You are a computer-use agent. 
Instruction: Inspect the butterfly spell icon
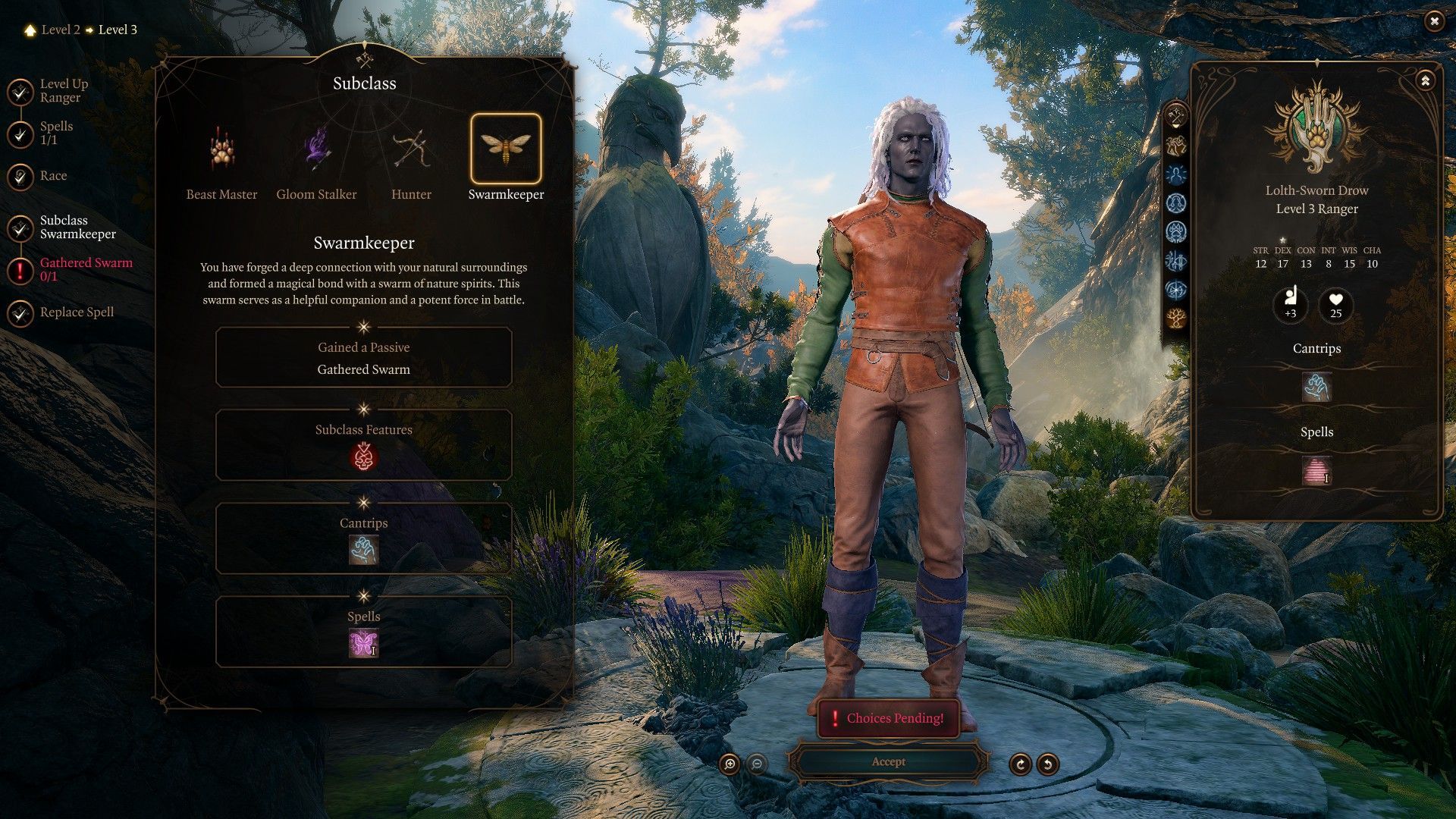click(363, 644)
